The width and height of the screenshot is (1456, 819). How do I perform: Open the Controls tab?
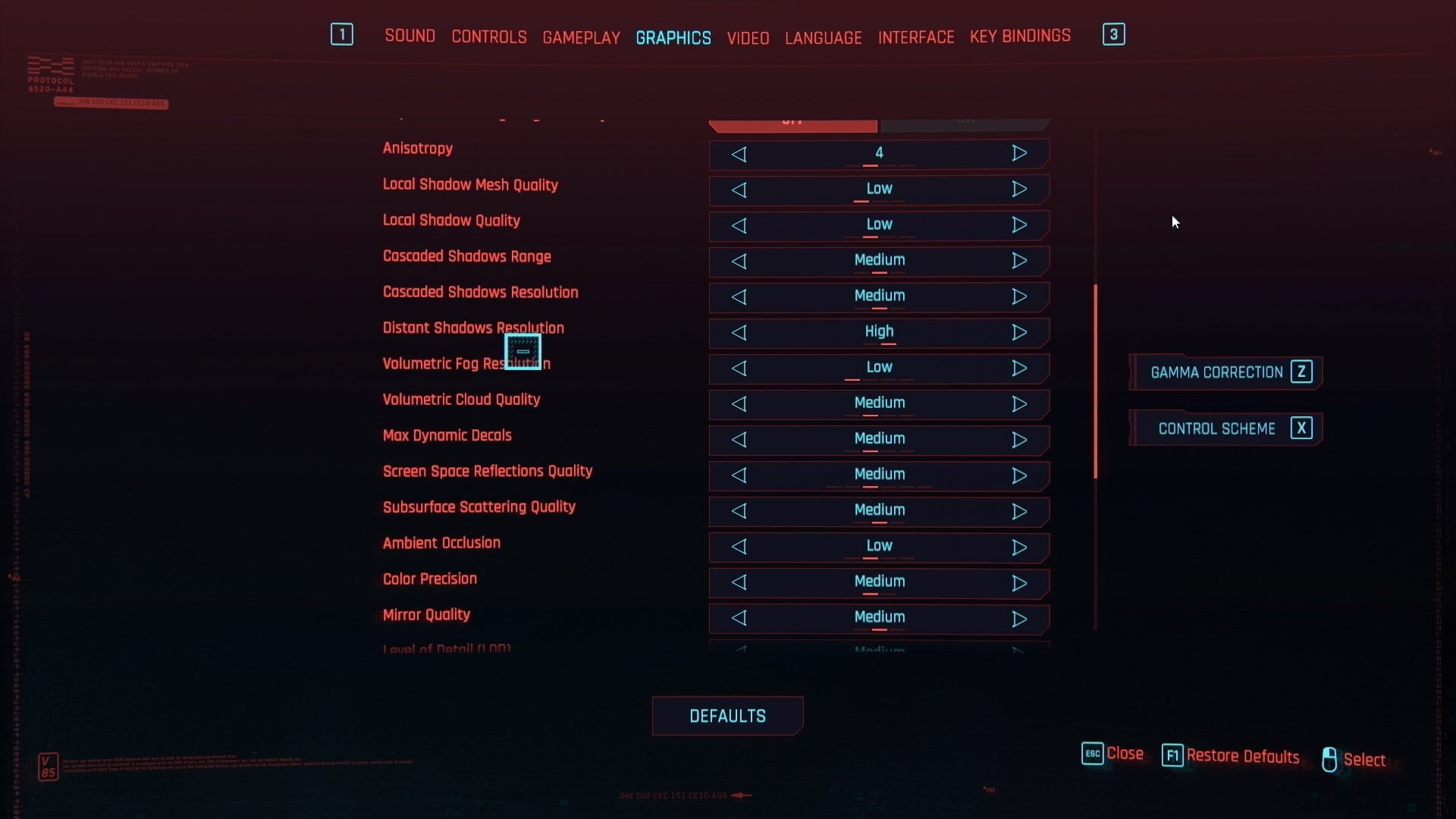[x=488, y=37]
